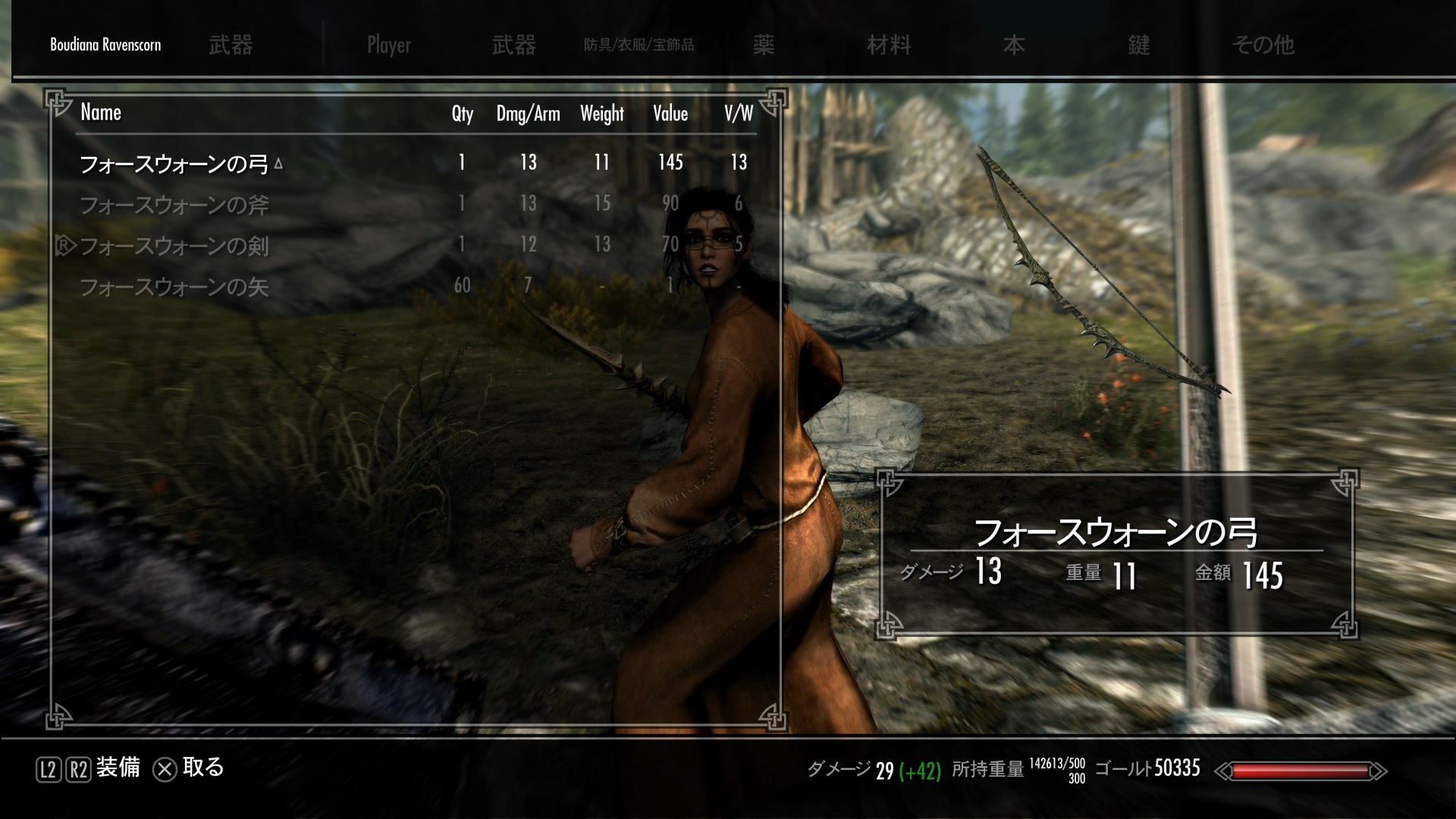Pick the フォースウォーンの剣 entry
This screenshot has width=1456, height=819.
click(x=174, y=246)
